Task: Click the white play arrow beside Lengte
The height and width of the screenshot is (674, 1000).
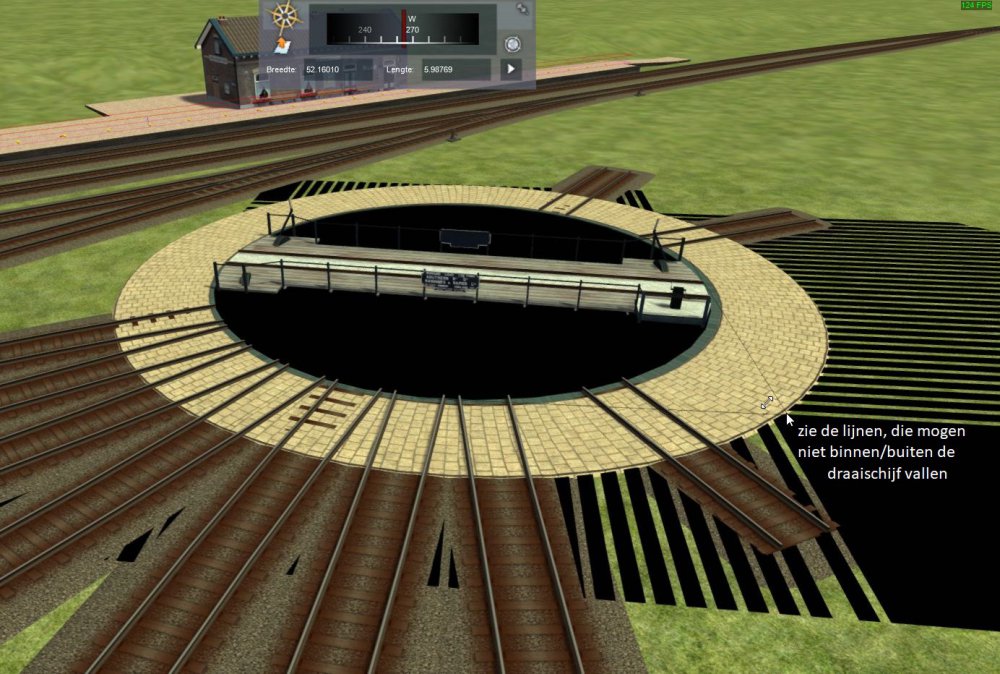Action: tap(511, 69)
